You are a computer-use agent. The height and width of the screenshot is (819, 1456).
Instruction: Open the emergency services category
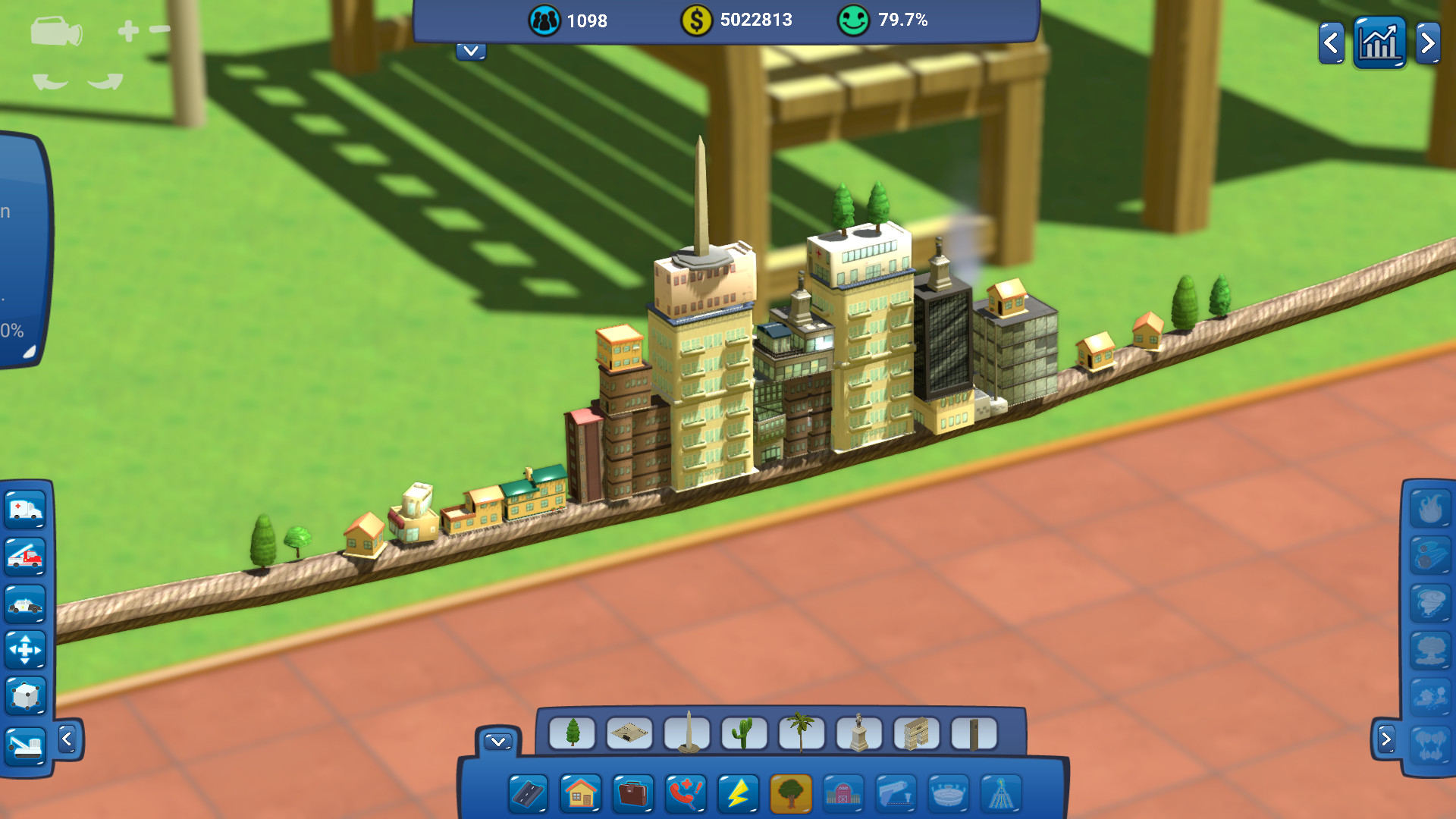click(685, 793)
